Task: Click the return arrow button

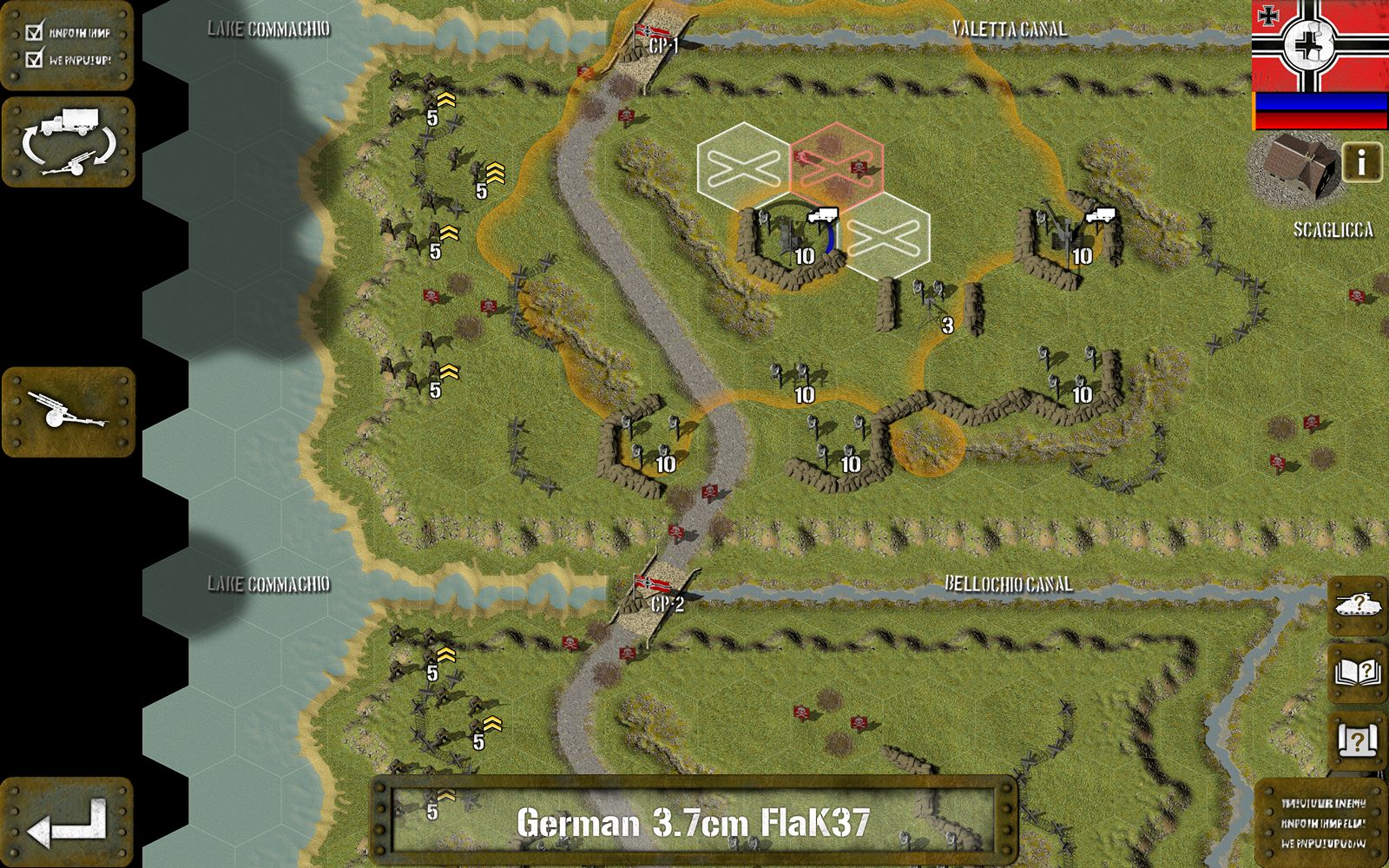Action: (x=67, y=823)
